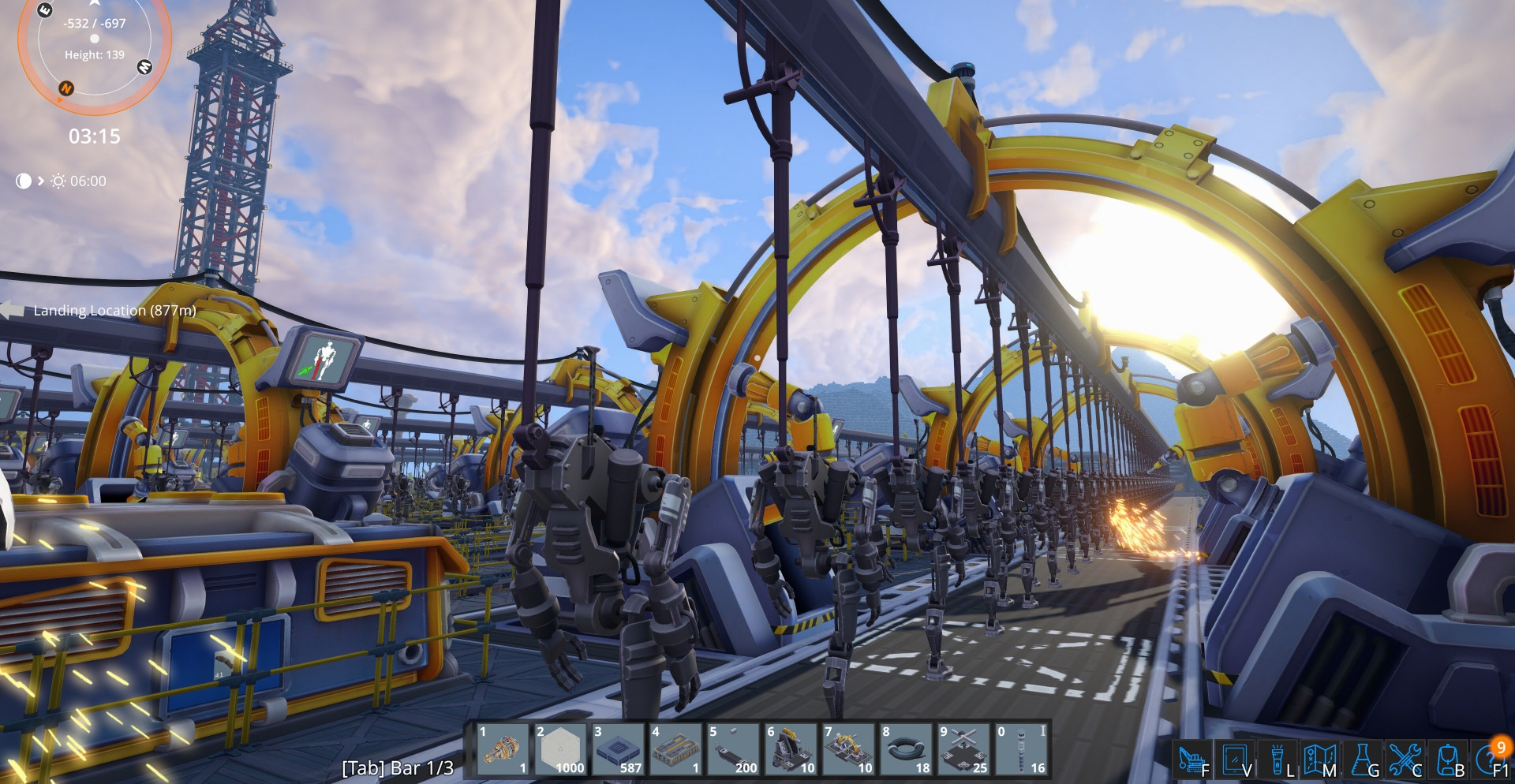Screen dimensions: 1515x784
Task: Open the research flask icon
Action: [1363, 760]
